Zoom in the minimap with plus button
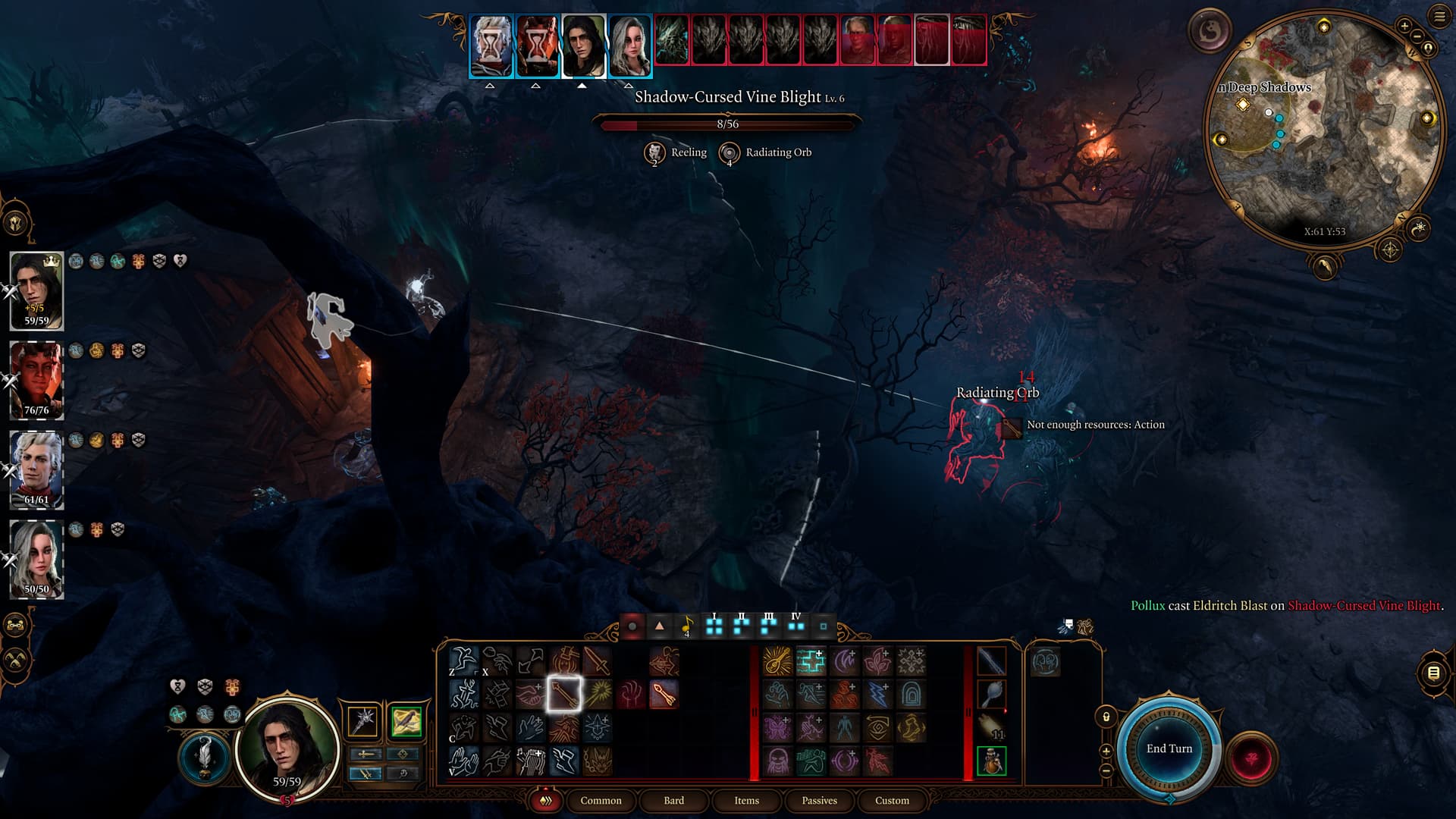Viewport: 1456px width, 819px height. coord(1404,26)
